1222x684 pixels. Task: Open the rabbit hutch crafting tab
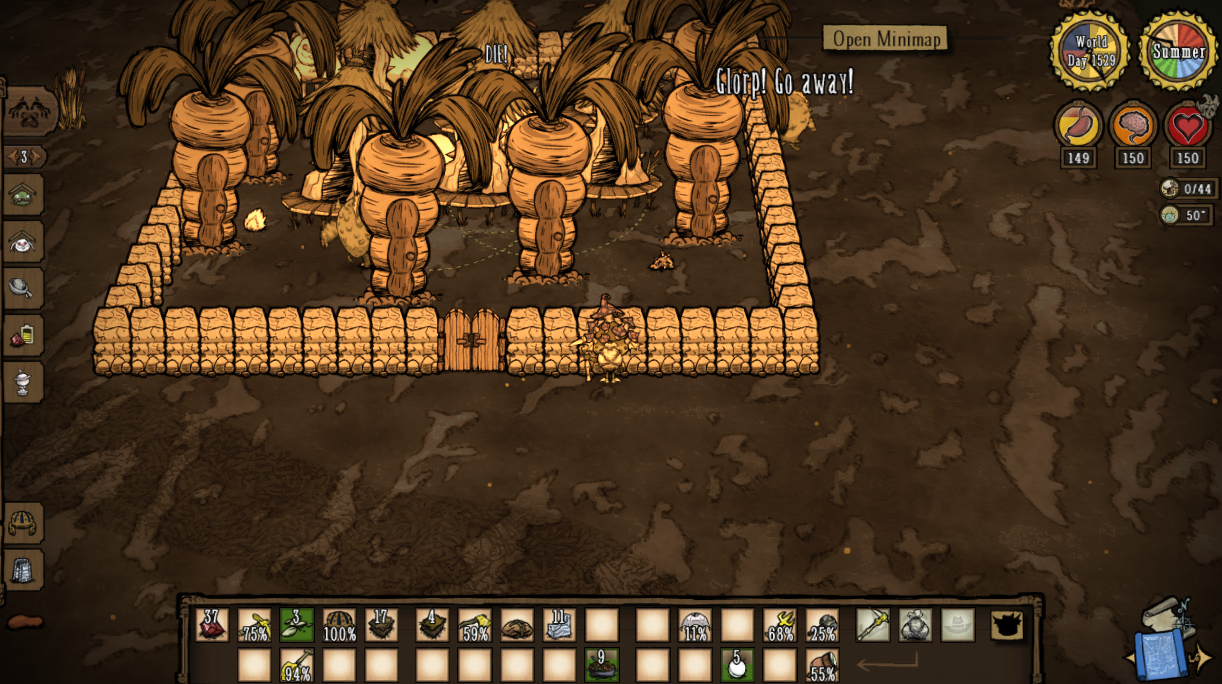[x=22, y=241]
